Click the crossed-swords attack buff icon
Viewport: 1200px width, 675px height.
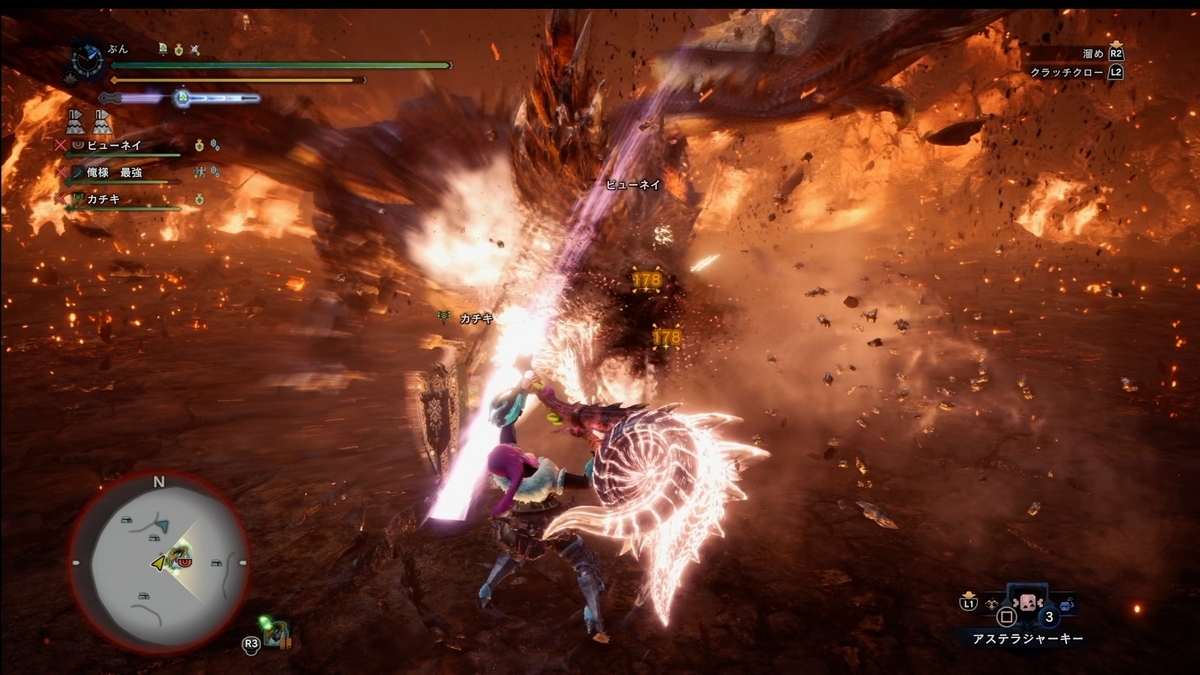tap(197, 49)
